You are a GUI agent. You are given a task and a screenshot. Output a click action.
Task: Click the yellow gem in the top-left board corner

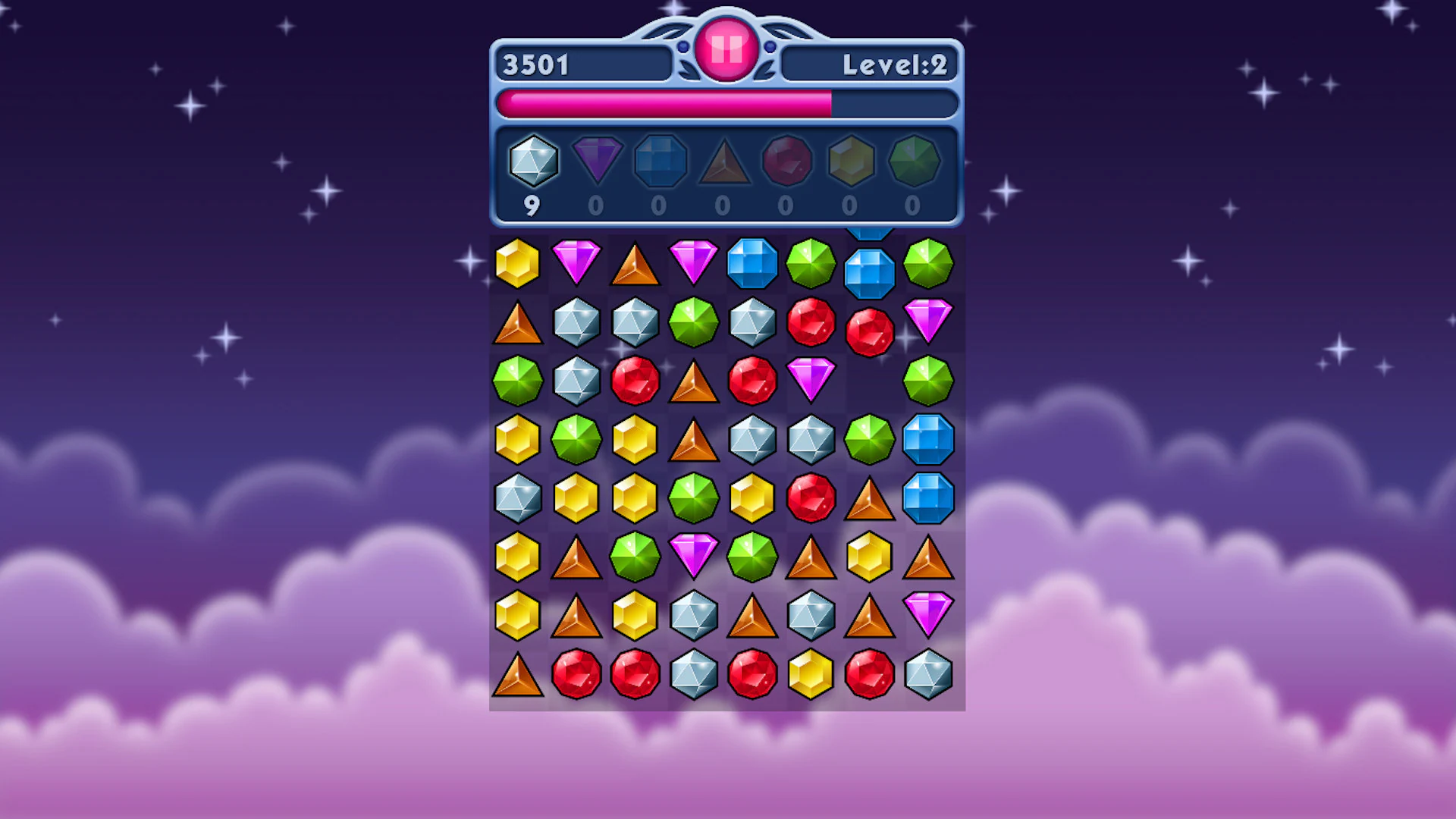(x=518, y=262)
